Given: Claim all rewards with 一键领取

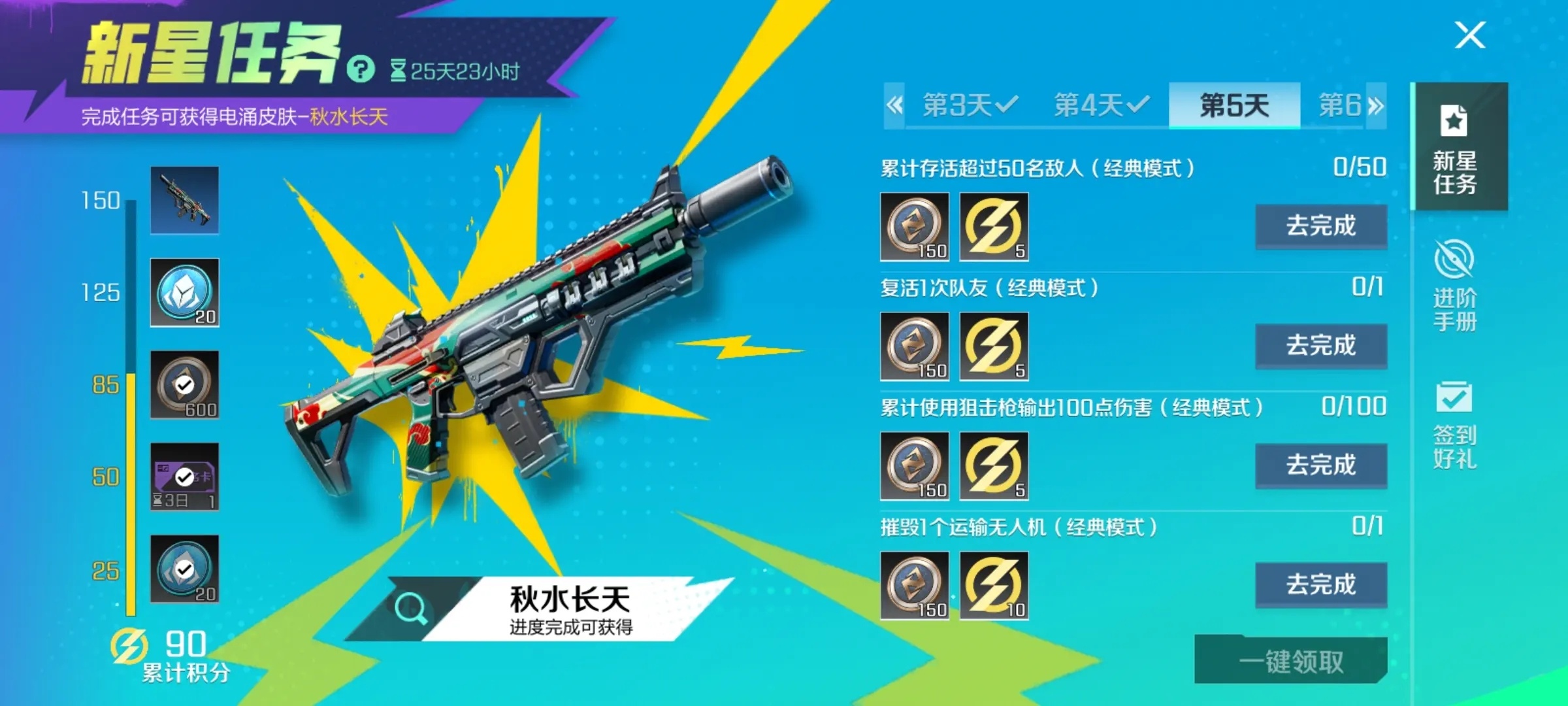Looking at the screenshot, I should click(1291, 662).
